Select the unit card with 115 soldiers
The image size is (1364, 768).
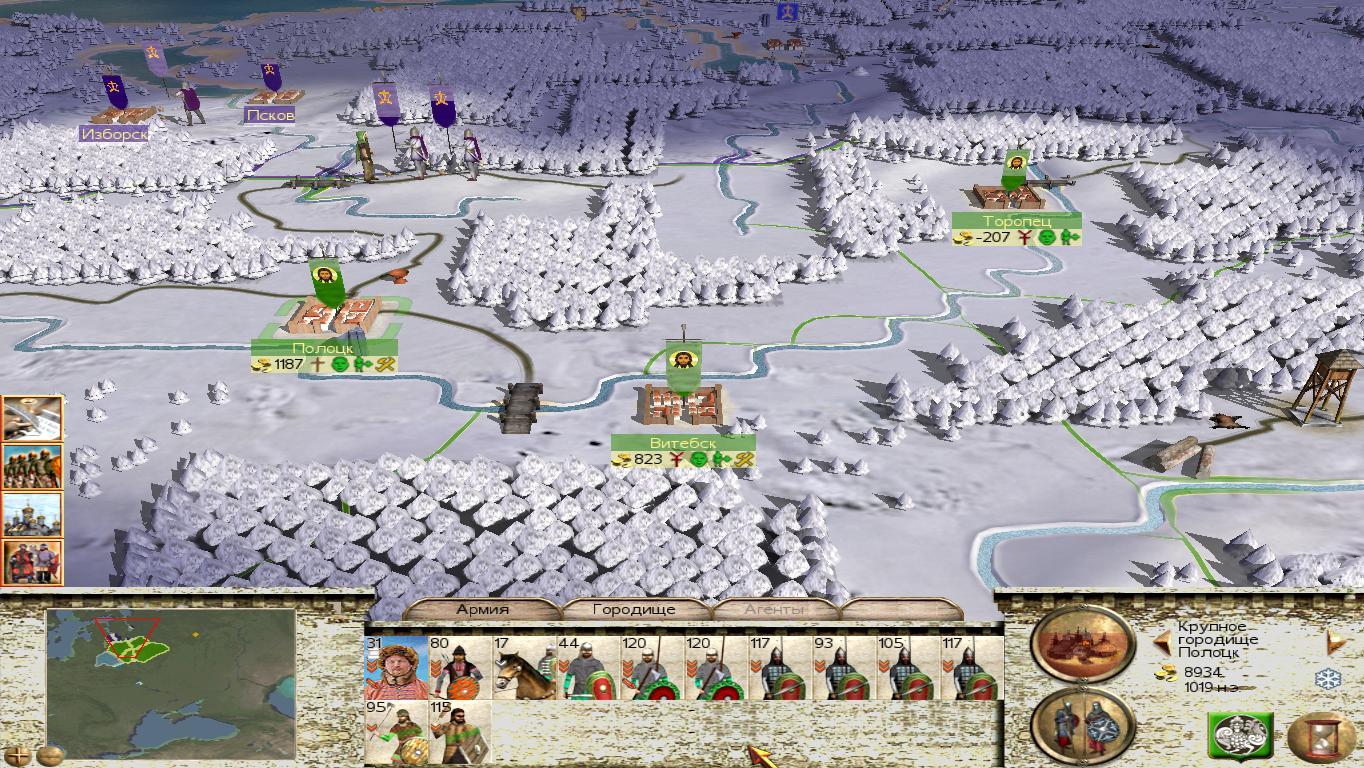tap(460, 732)
